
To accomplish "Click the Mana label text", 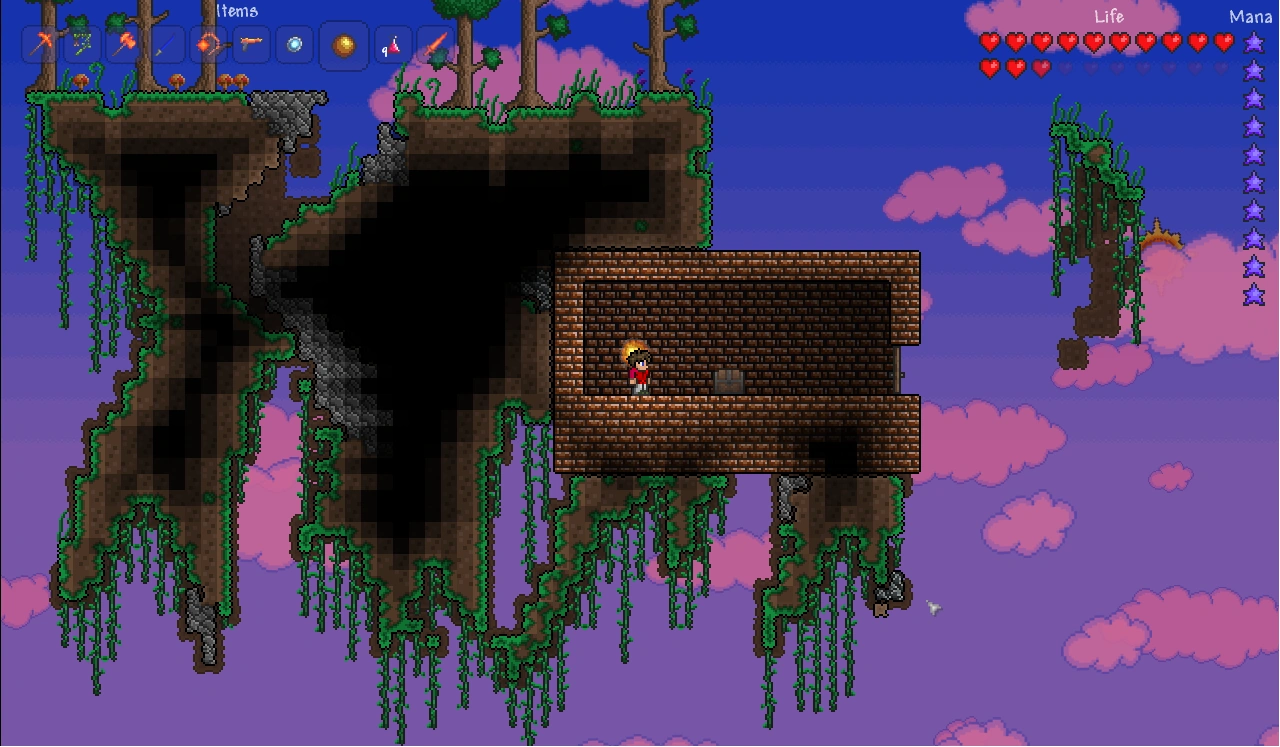I will click(1250, 16).
